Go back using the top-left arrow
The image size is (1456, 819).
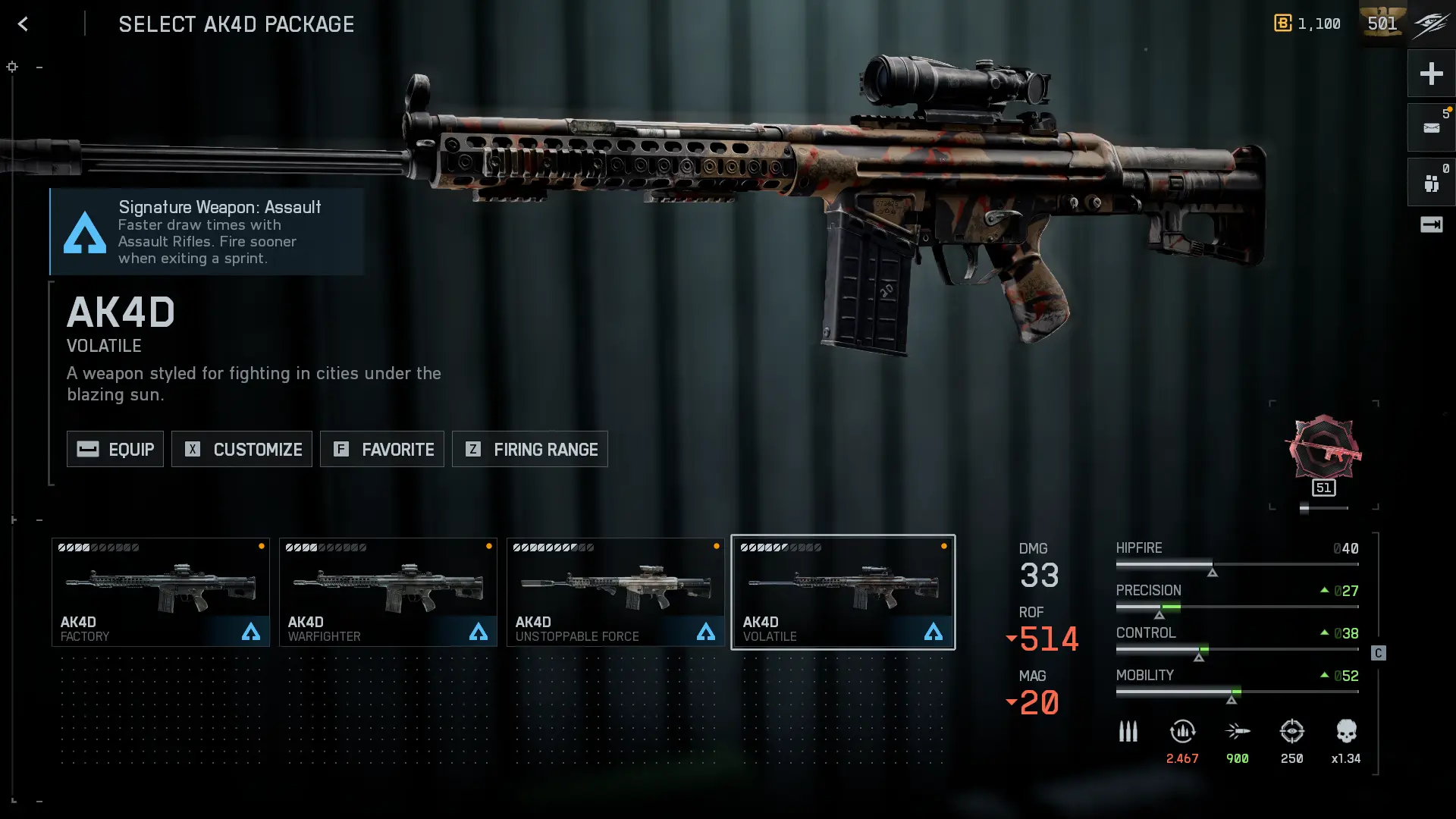click(23, 24)
